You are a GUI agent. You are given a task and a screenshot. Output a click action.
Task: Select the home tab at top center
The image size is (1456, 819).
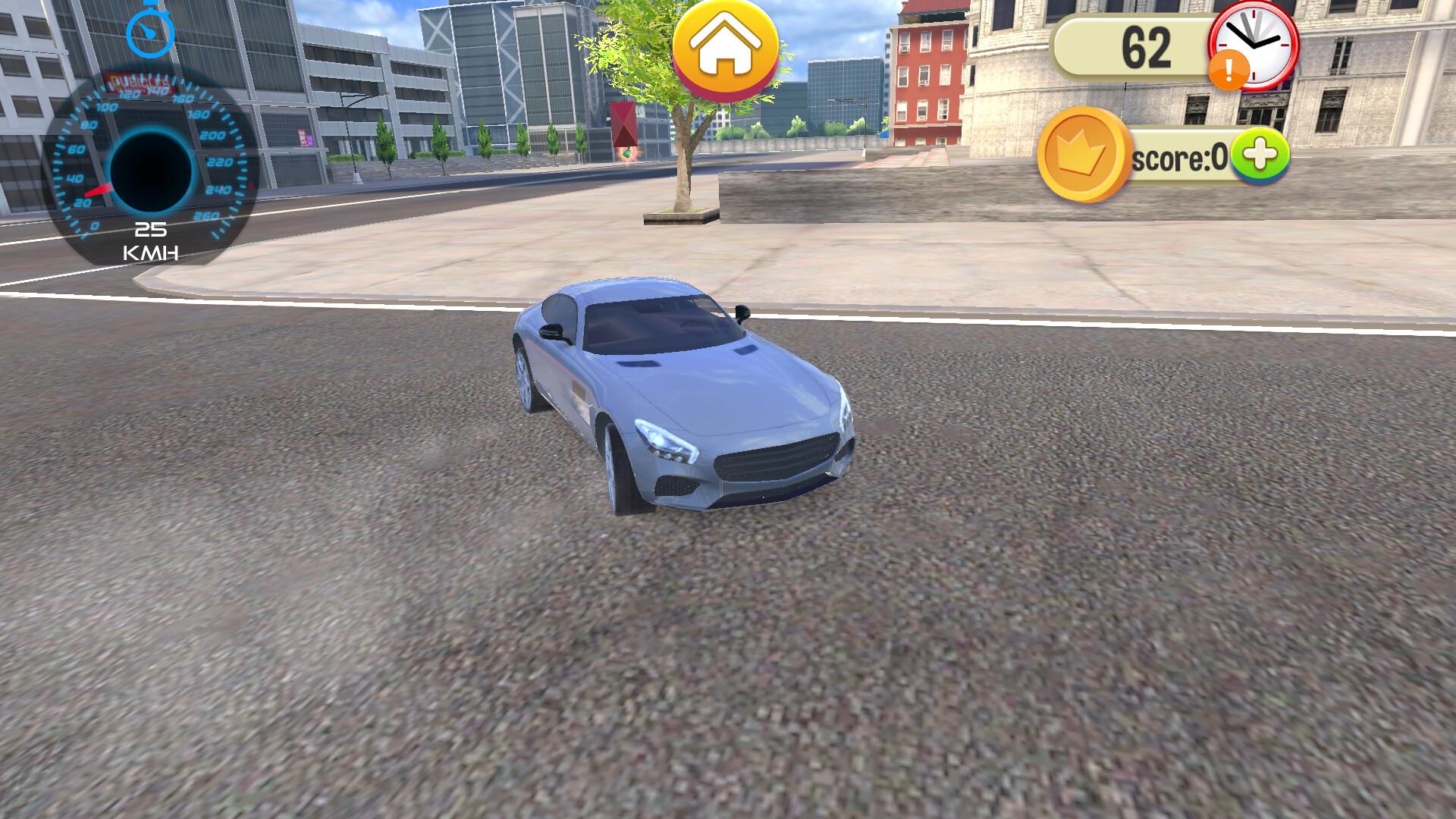pos(726,47)
